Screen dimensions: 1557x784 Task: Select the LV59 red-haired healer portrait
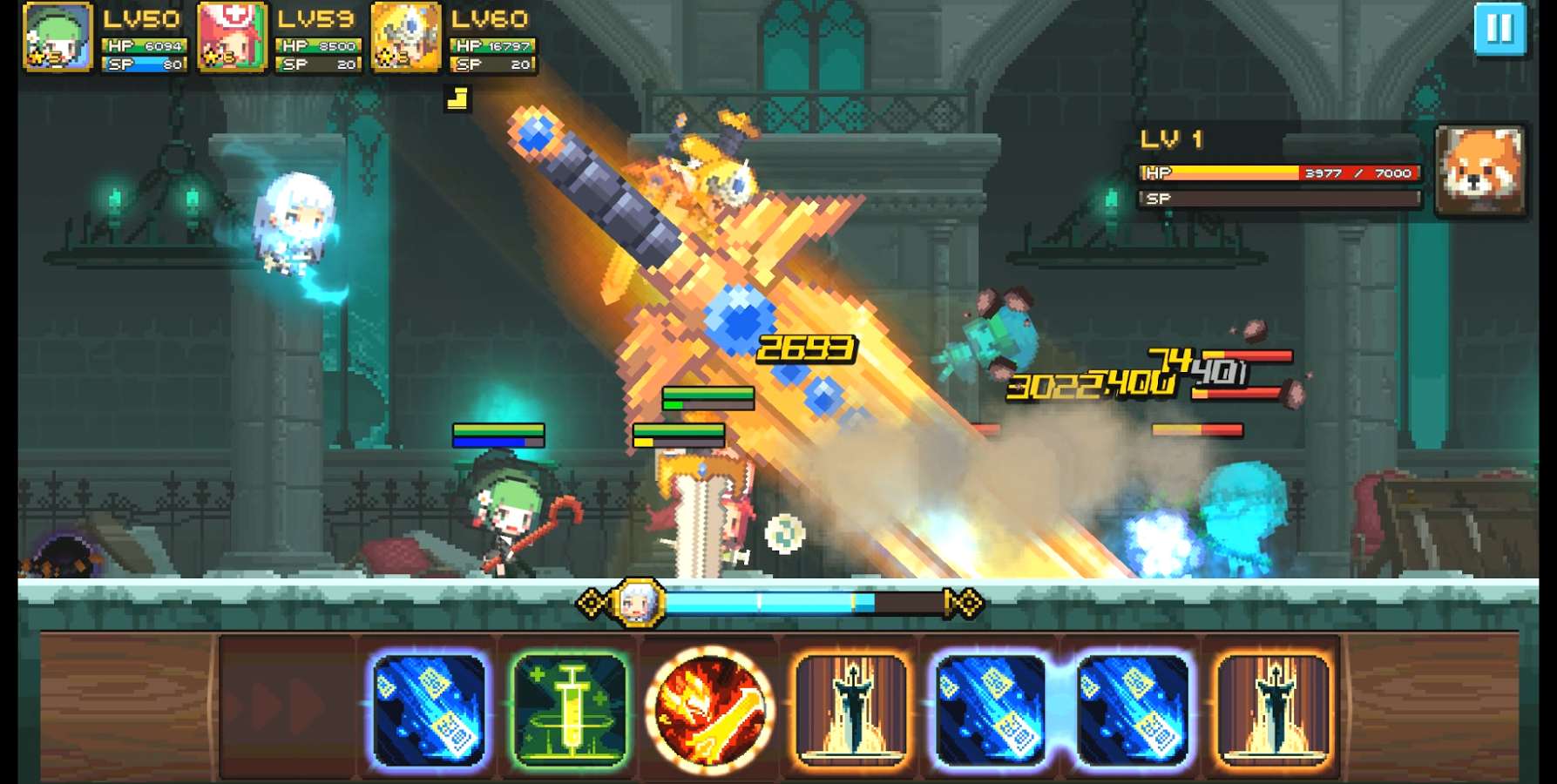point(234,37)
